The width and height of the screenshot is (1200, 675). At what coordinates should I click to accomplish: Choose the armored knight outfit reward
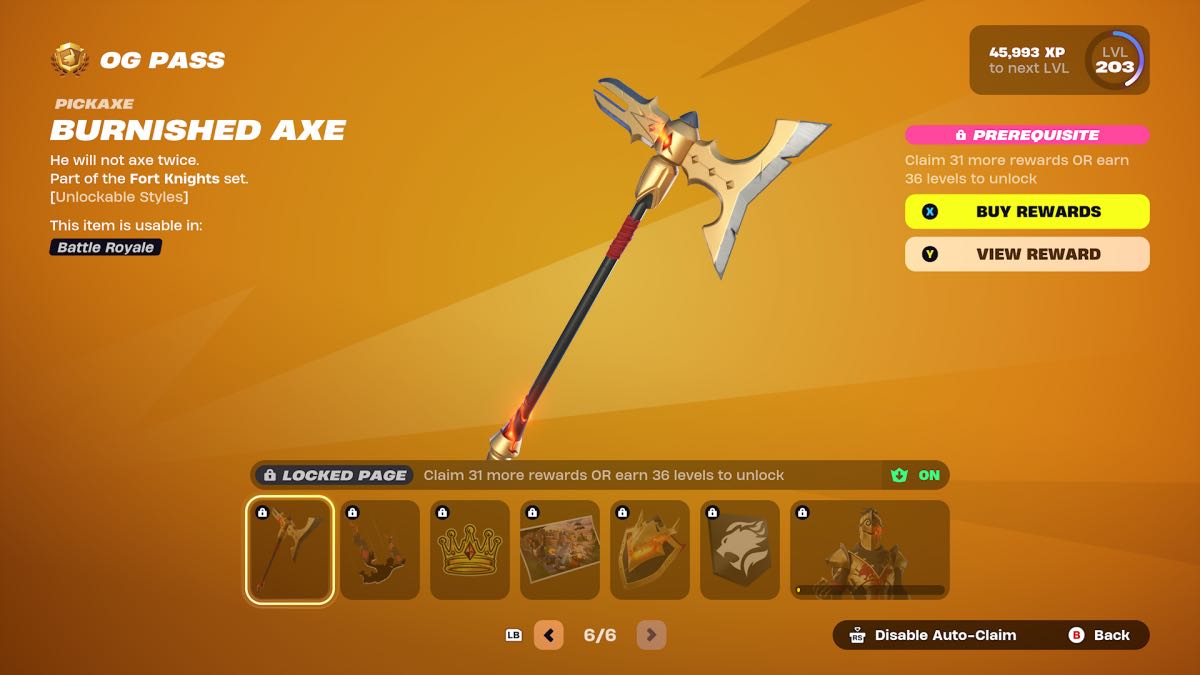869,550
